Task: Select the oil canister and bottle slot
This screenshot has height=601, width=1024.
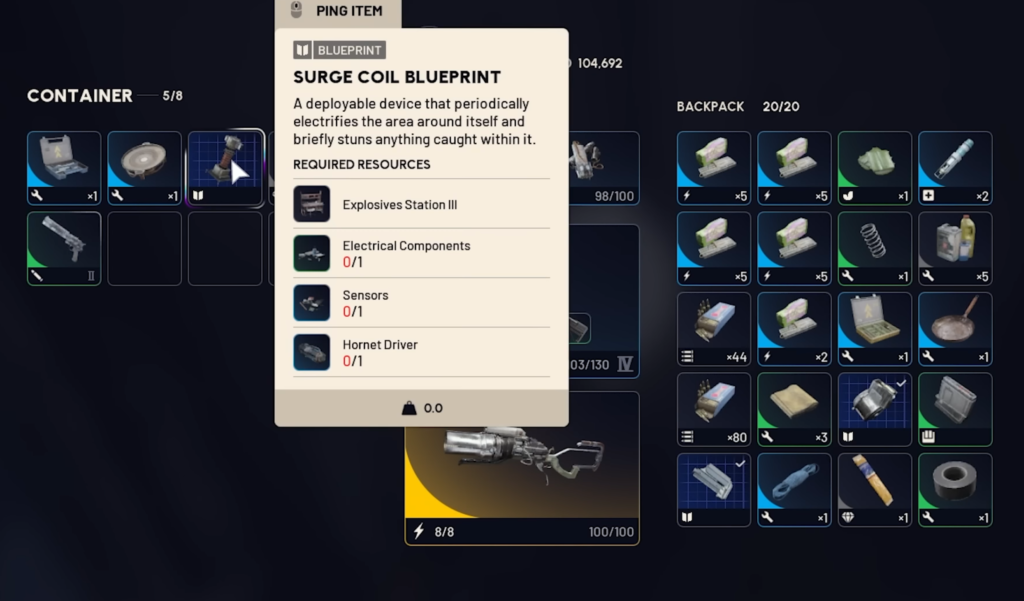Action: tap(955, 248)
